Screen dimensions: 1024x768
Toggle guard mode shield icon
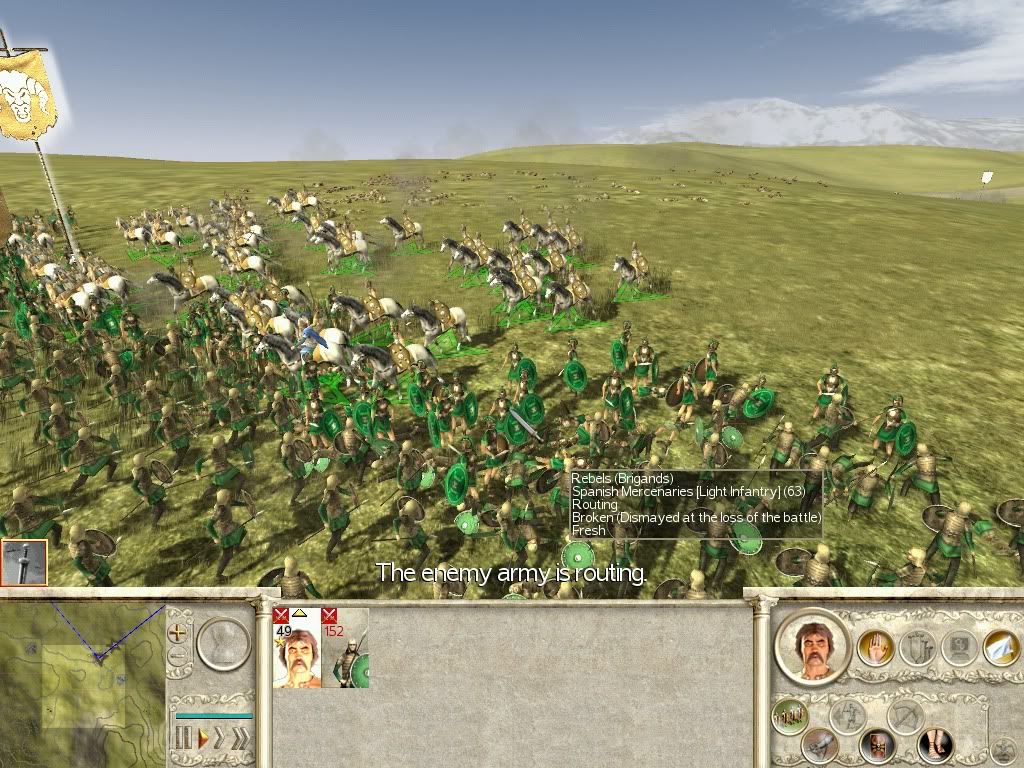tap(878, 745)
